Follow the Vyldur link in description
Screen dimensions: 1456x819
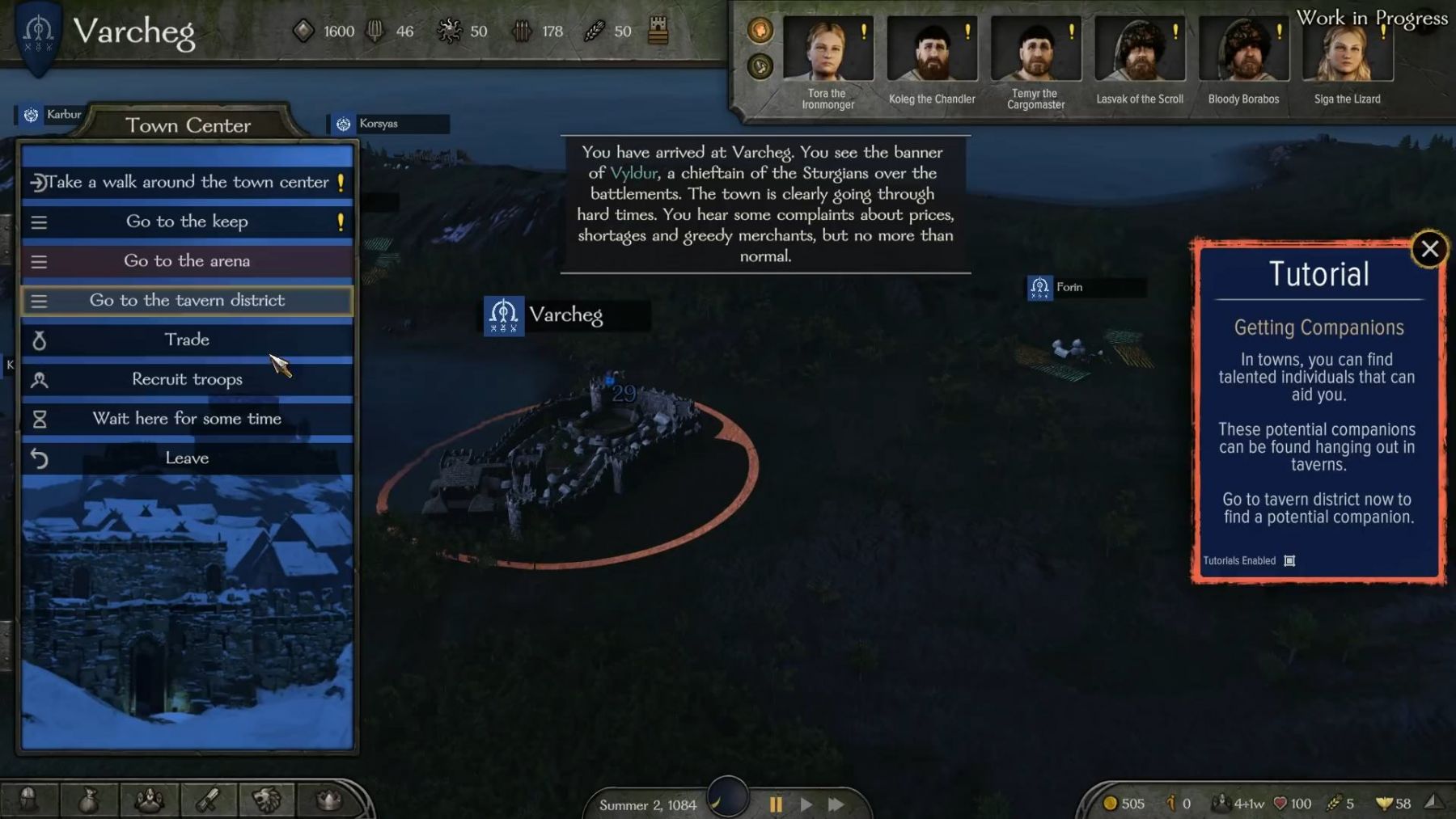point(633,173)
